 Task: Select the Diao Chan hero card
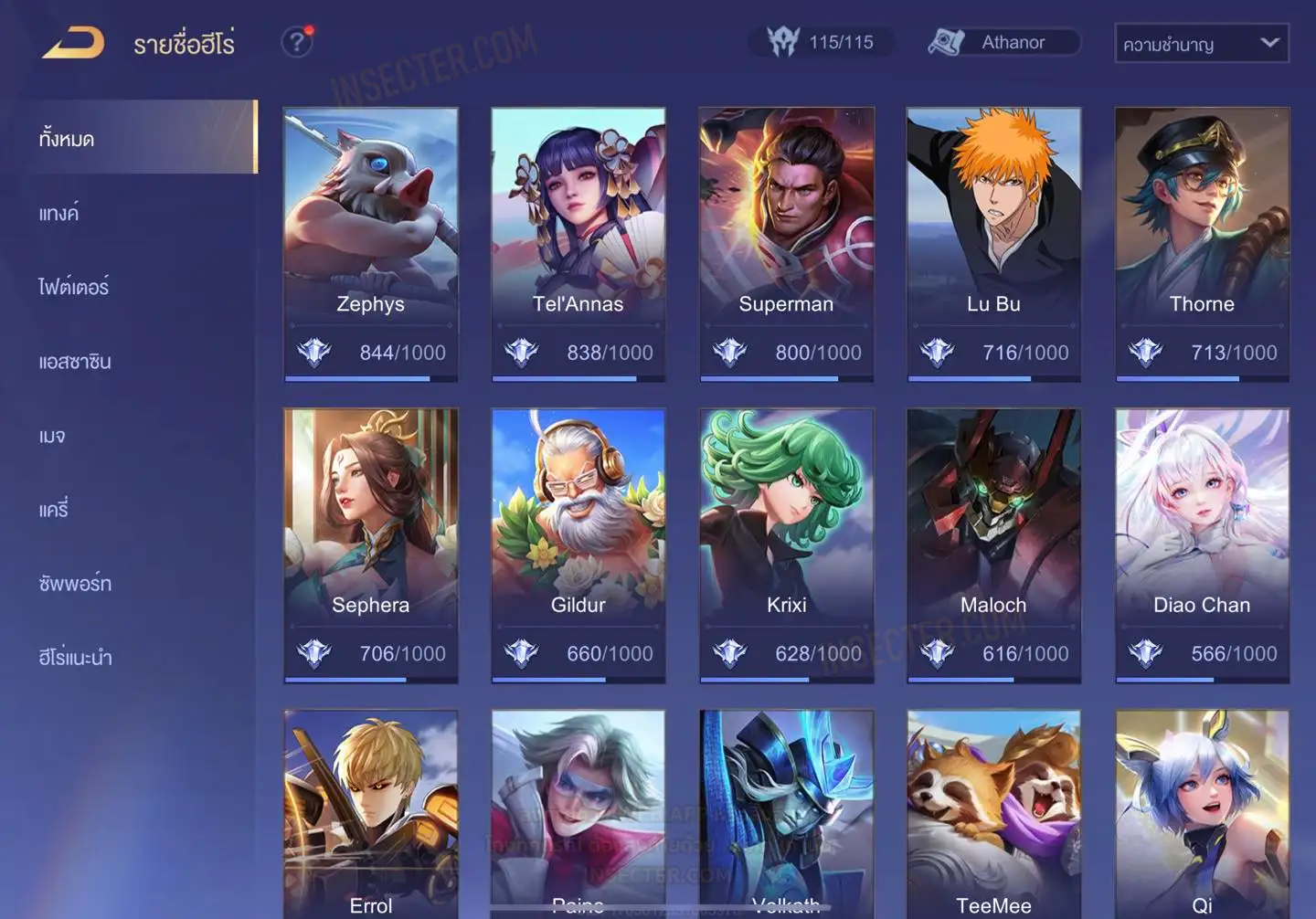tap(1202, 545)
